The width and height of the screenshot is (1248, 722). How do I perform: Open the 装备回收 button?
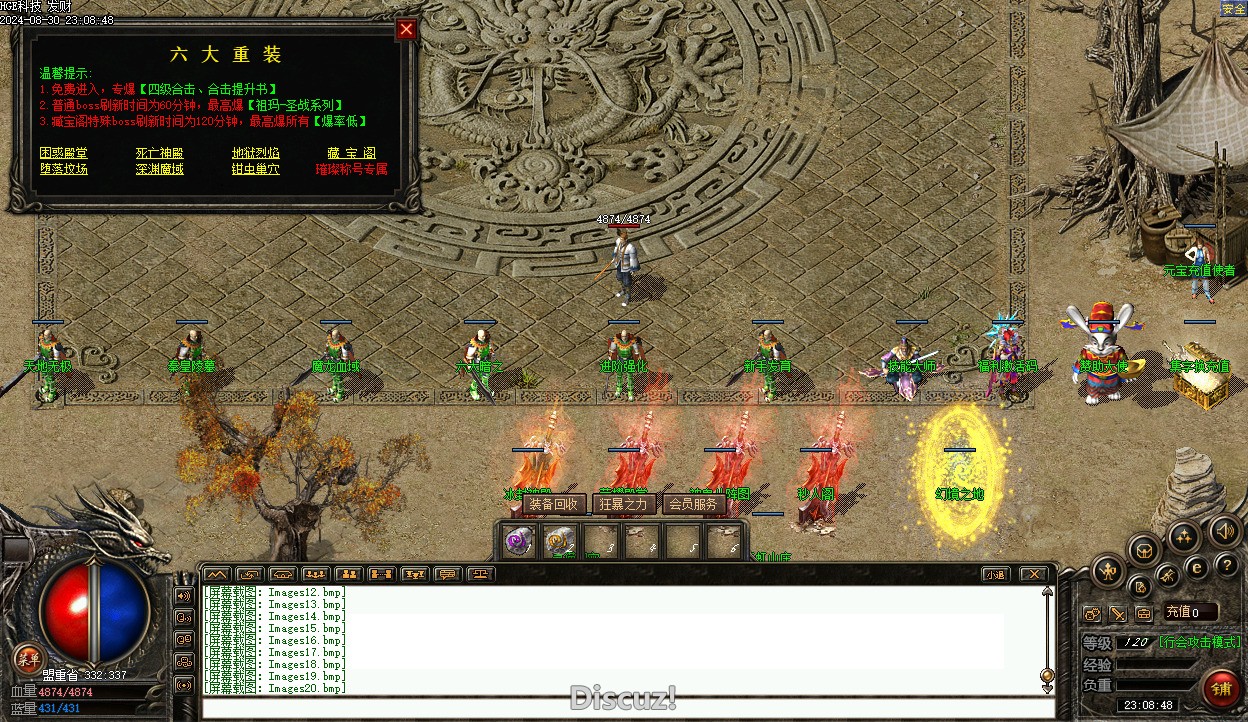(x=553, y=504)
